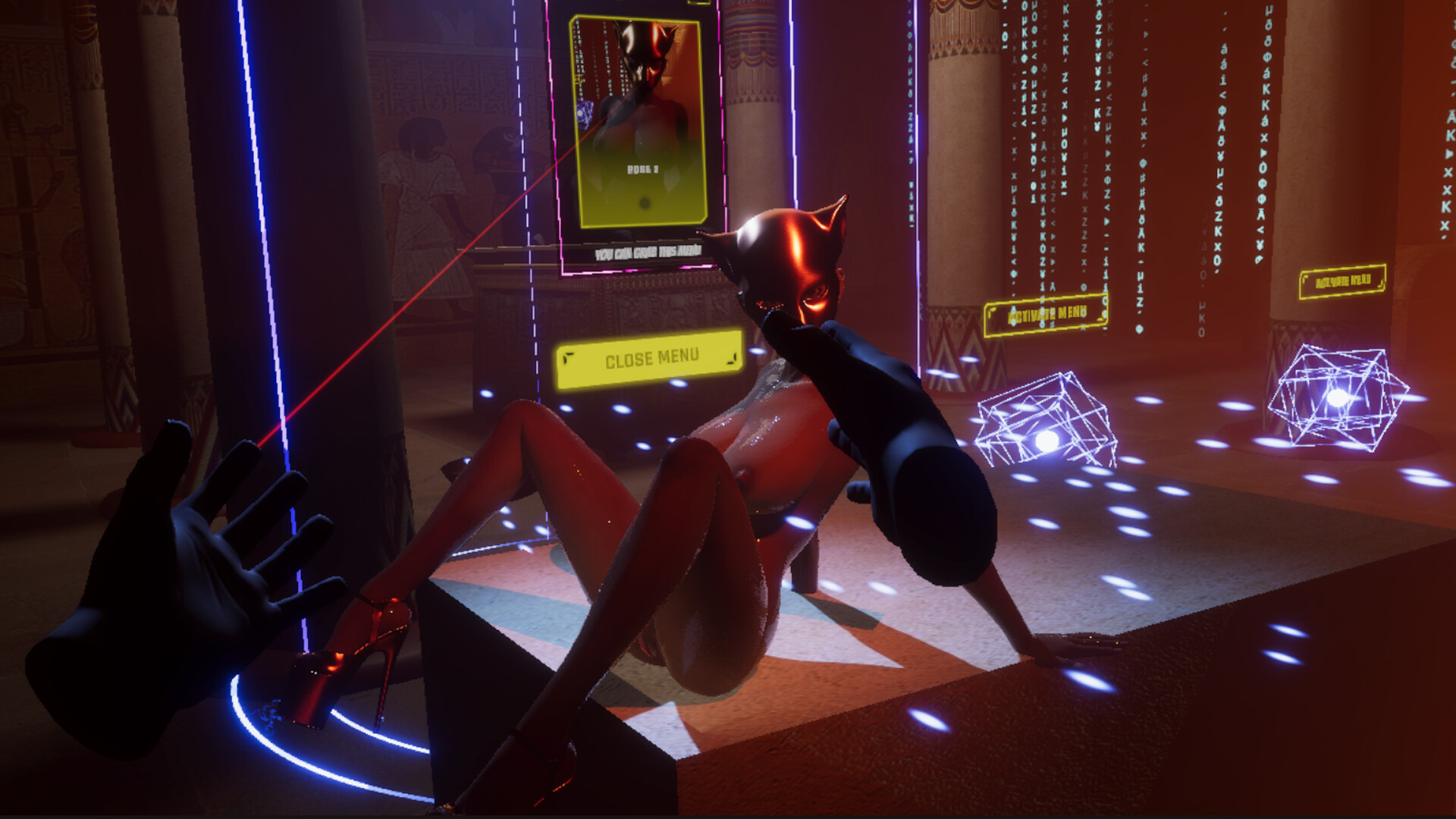This screenshot has width=1456, height=819.
Task: Open the pagination dot below POSE 2
Action: point(645,201)
